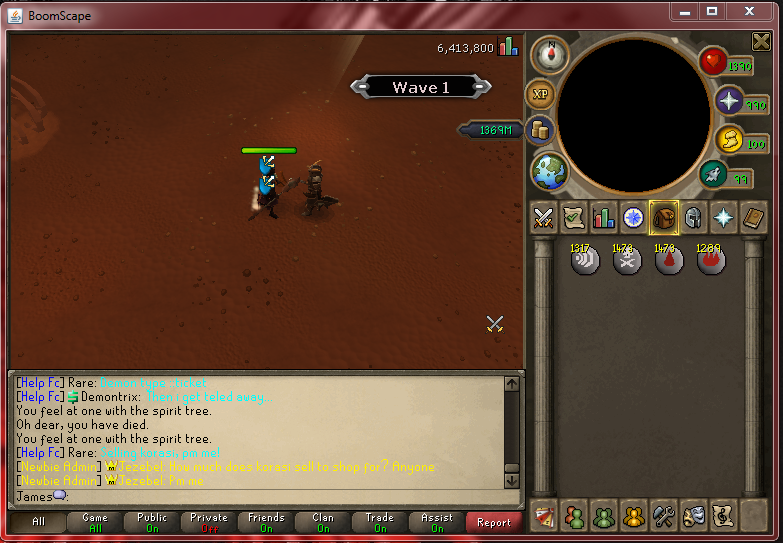Click the red heart hitpoints orb
Image resolution: width=783 pixels, height=543 pixels.
pos(713,62)
